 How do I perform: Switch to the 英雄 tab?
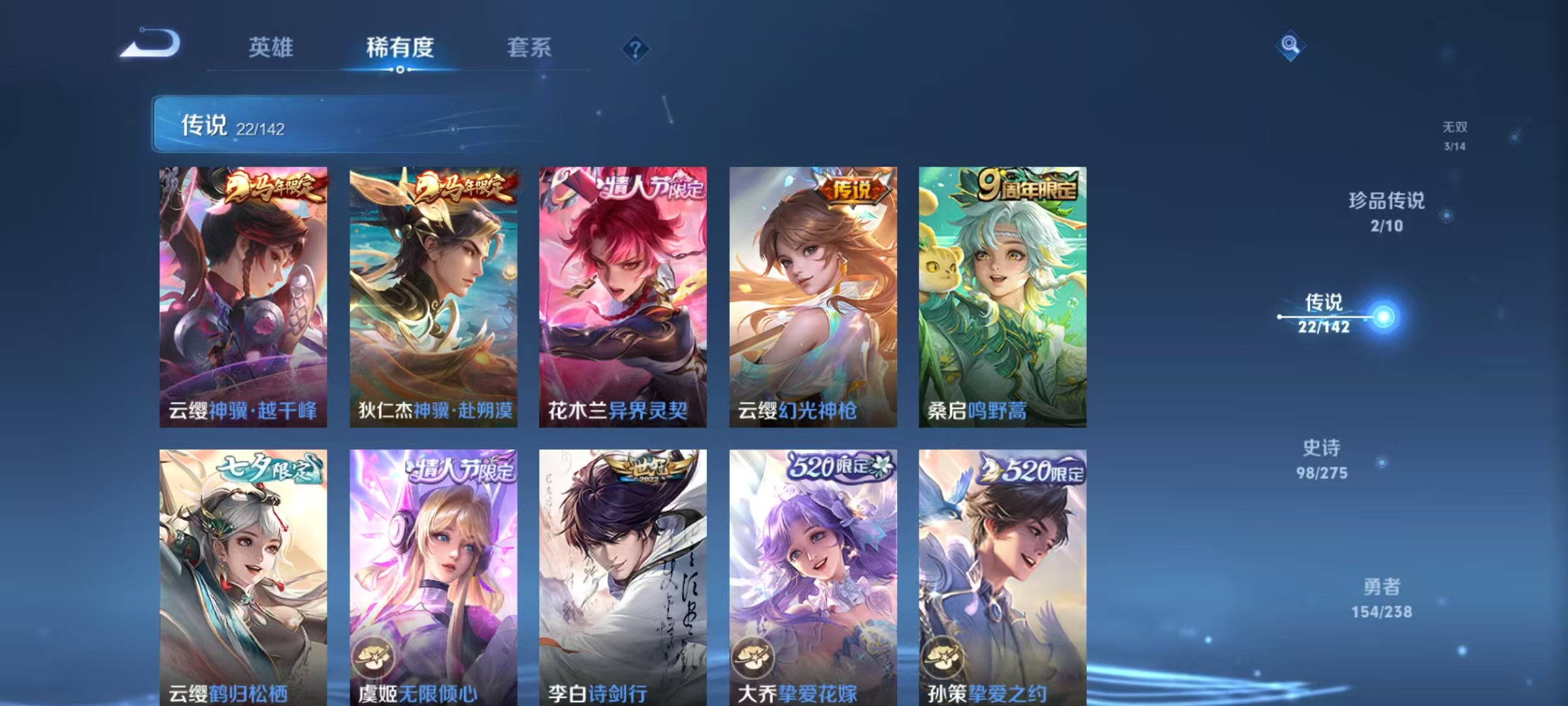click(x=270, y=48)
